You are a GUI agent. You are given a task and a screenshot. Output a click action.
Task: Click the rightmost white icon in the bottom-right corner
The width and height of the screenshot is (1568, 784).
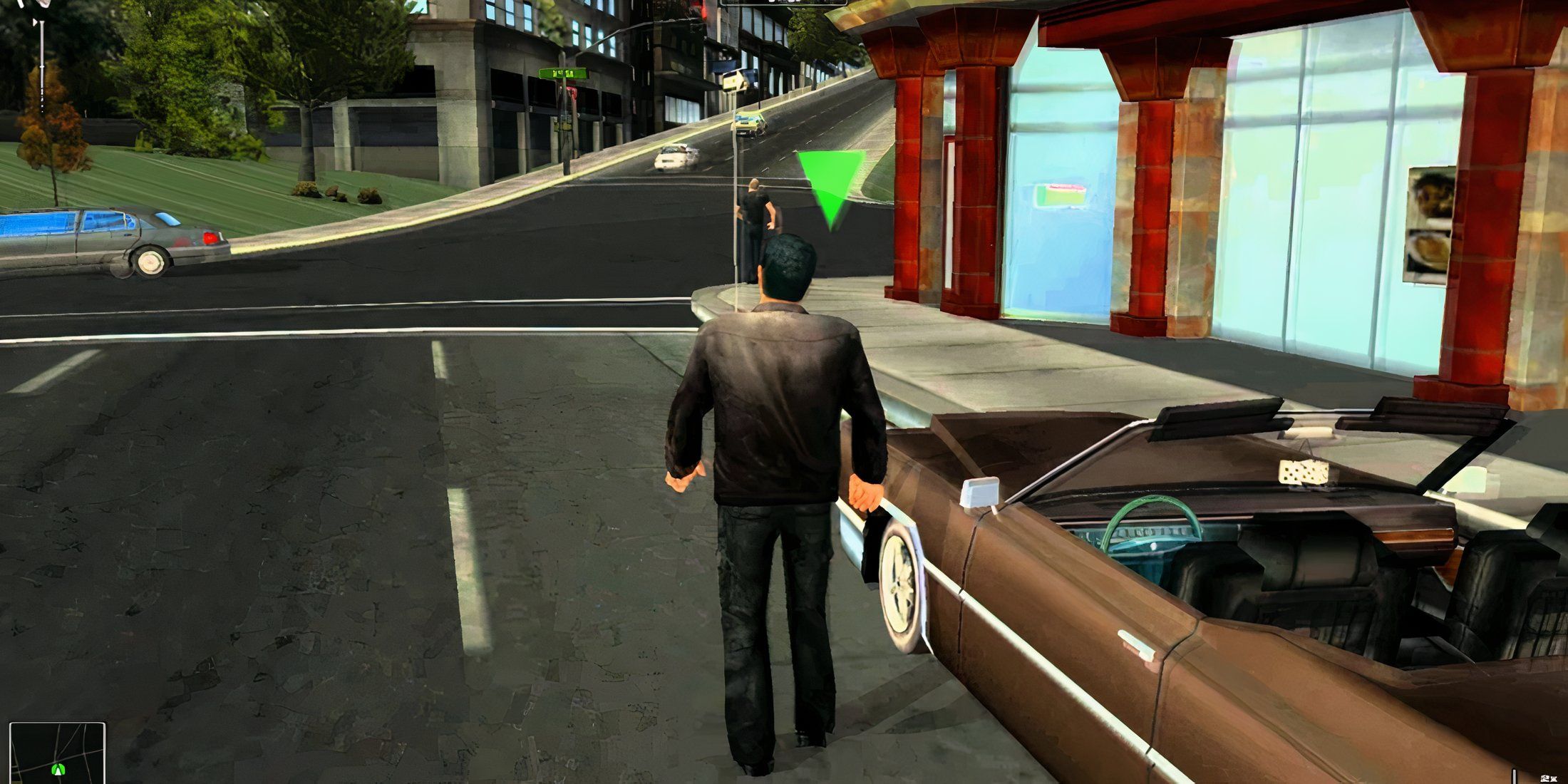pyautogui.click(x=1555, y=778)
